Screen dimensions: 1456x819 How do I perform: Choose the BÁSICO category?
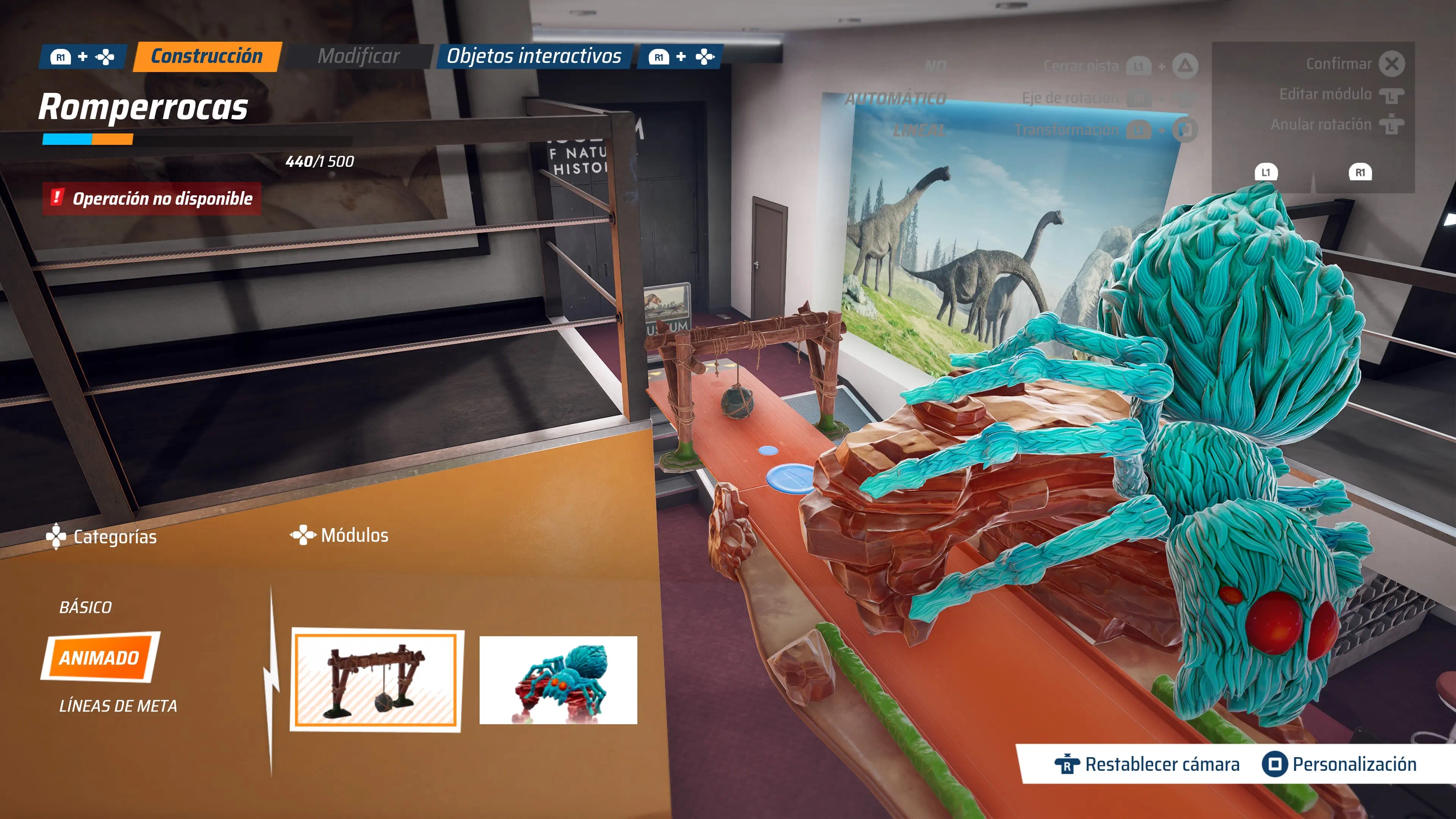tap(86, 607)
